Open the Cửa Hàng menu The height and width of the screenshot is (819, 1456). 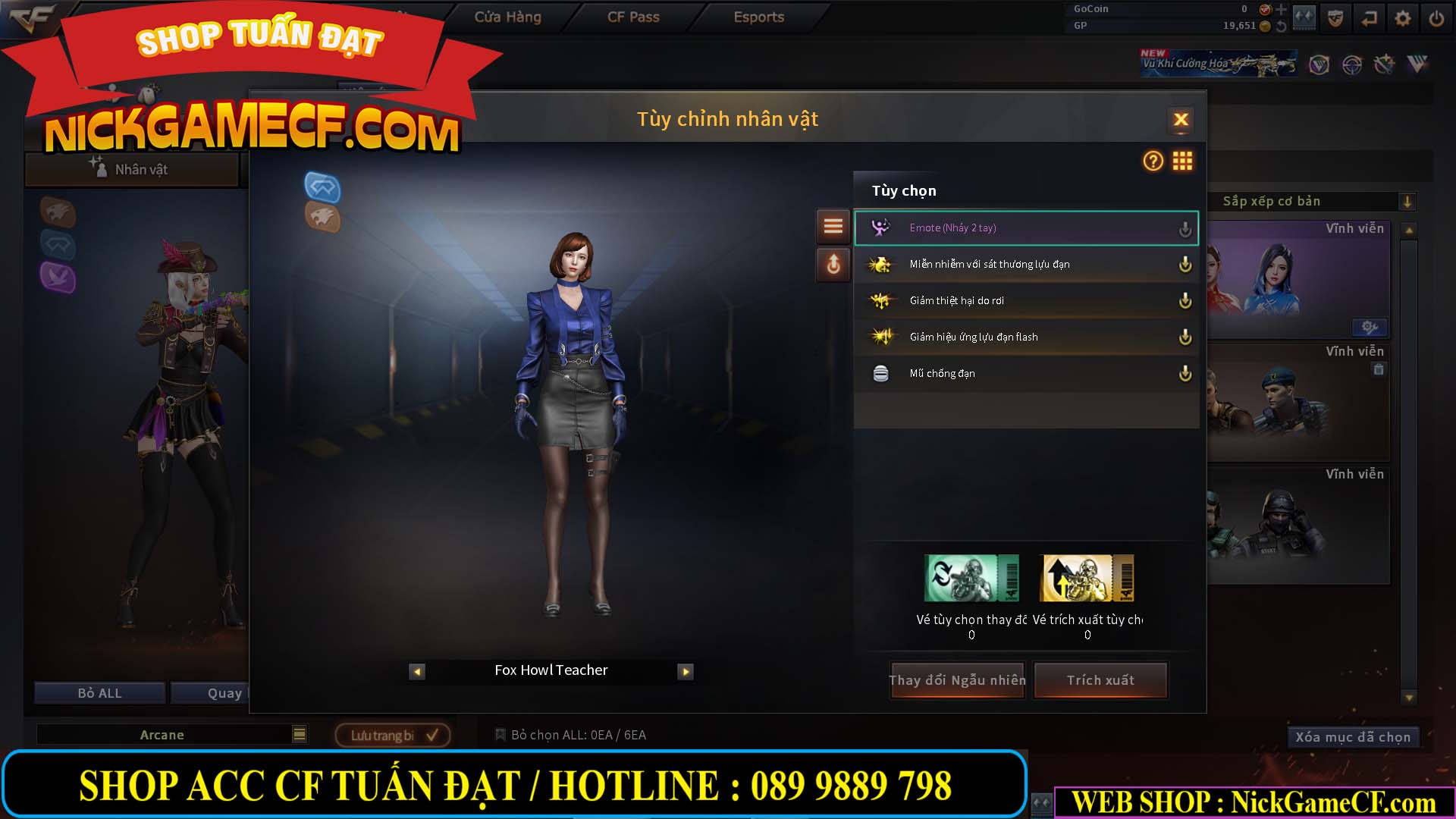click(507, 17)
